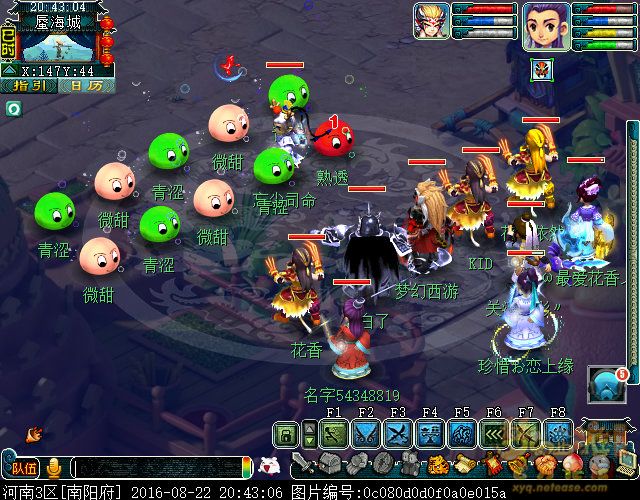Use the F8 blue sparkle skill
Image resolution: width=640 pixels, height=500 pixels.
557,434
